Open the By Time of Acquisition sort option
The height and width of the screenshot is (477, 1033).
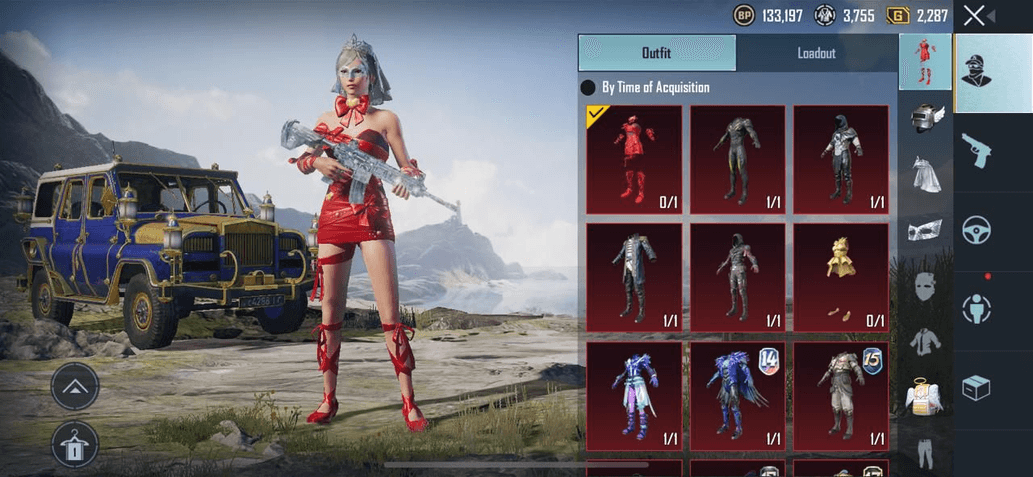(655, 87)
